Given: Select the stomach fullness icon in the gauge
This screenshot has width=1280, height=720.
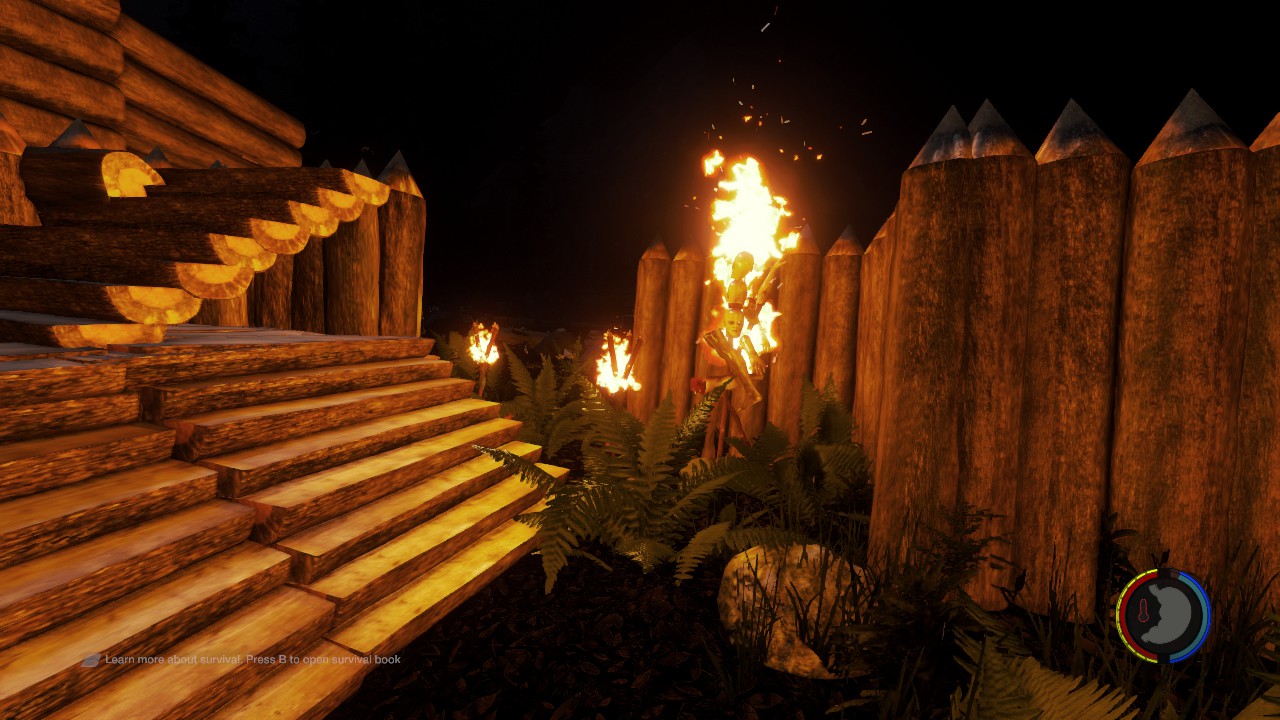Looking at the screenshot, I should coord(1171,614).
